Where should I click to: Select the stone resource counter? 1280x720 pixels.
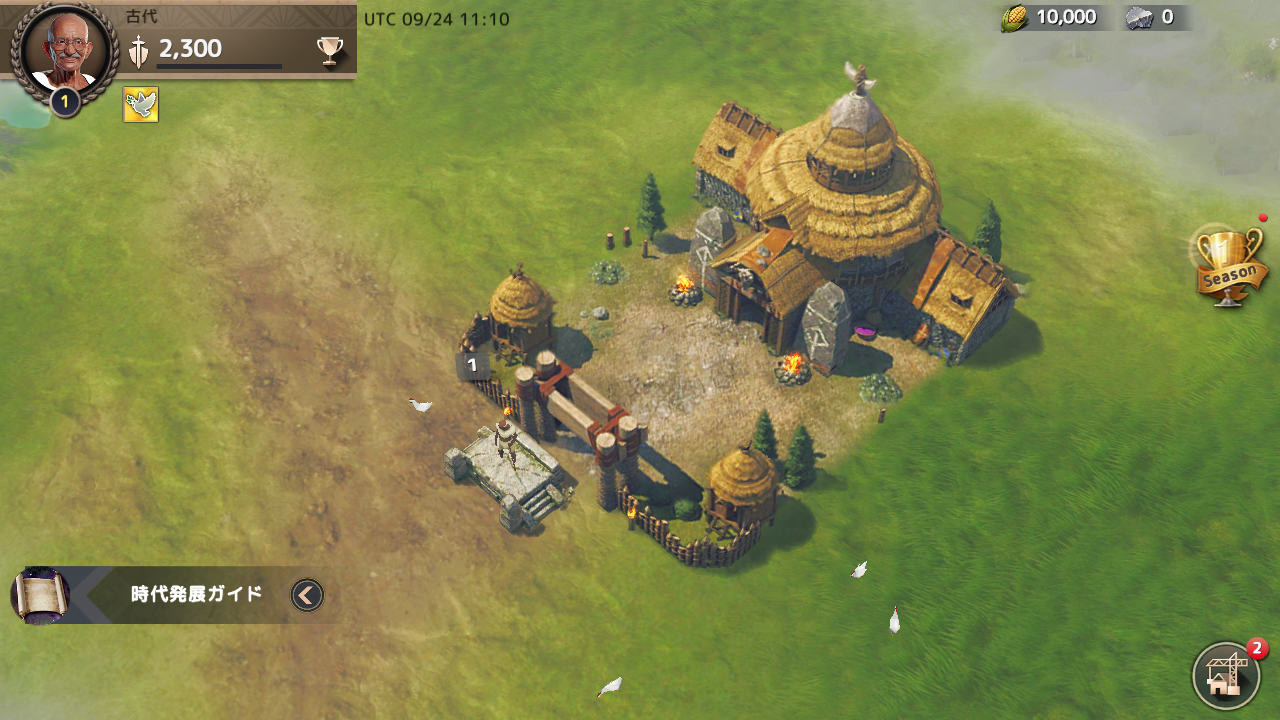[1151, 17]
